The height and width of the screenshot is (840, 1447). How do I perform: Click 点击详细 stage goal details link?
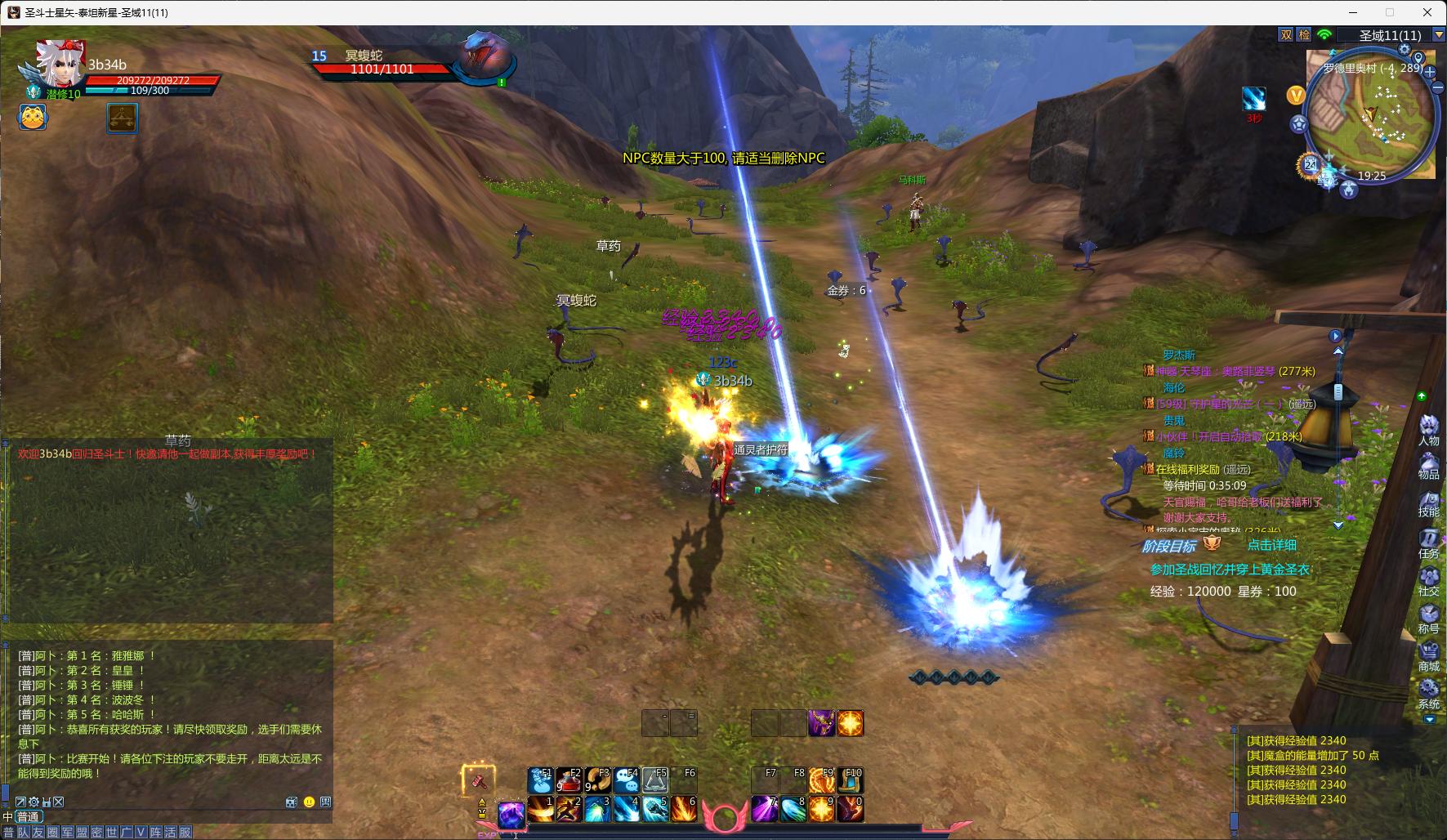pos(1271,545)
